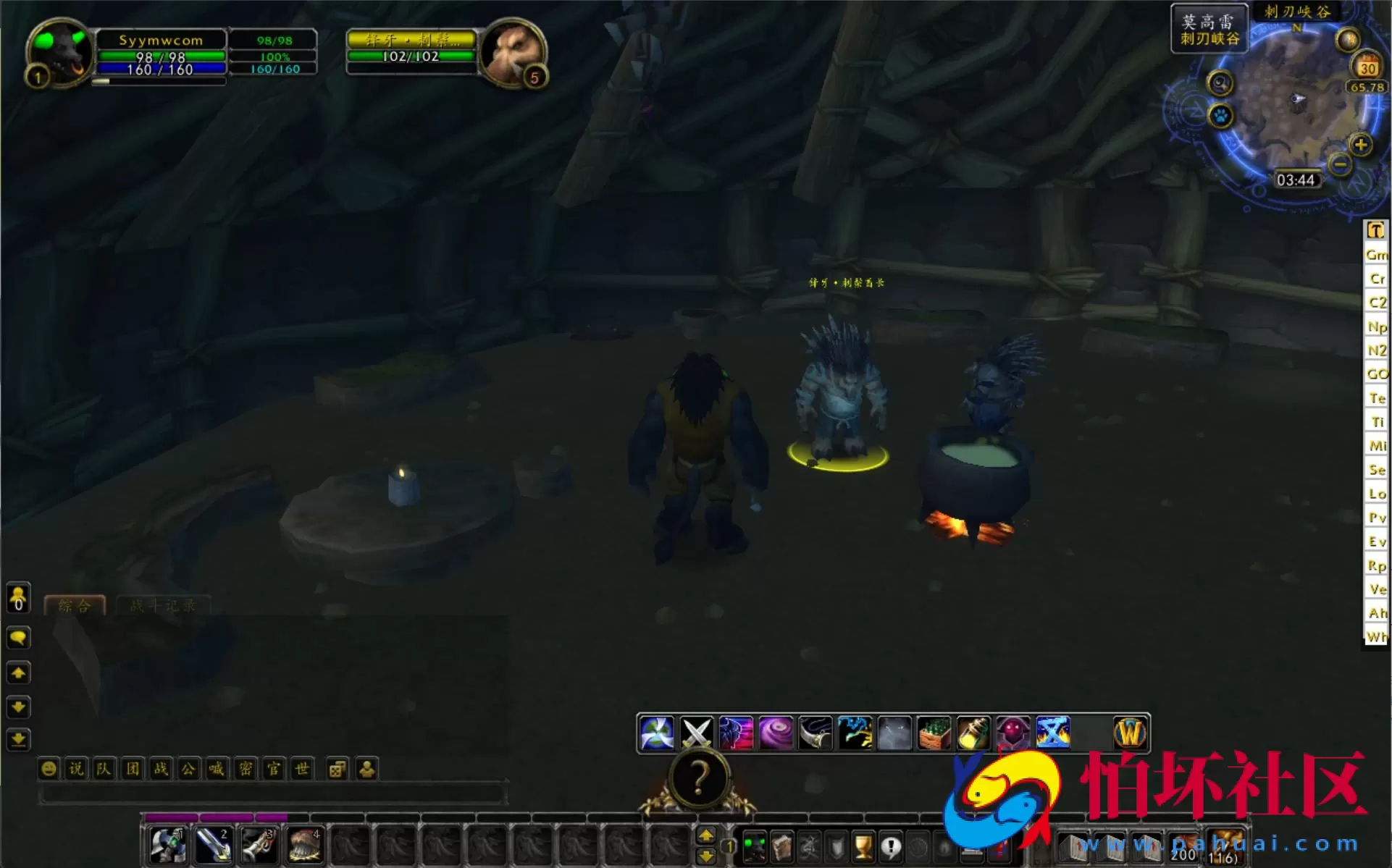Toggle the minimap magnifier search icon
1392x868 pixels.
(x=1220, y=84)
